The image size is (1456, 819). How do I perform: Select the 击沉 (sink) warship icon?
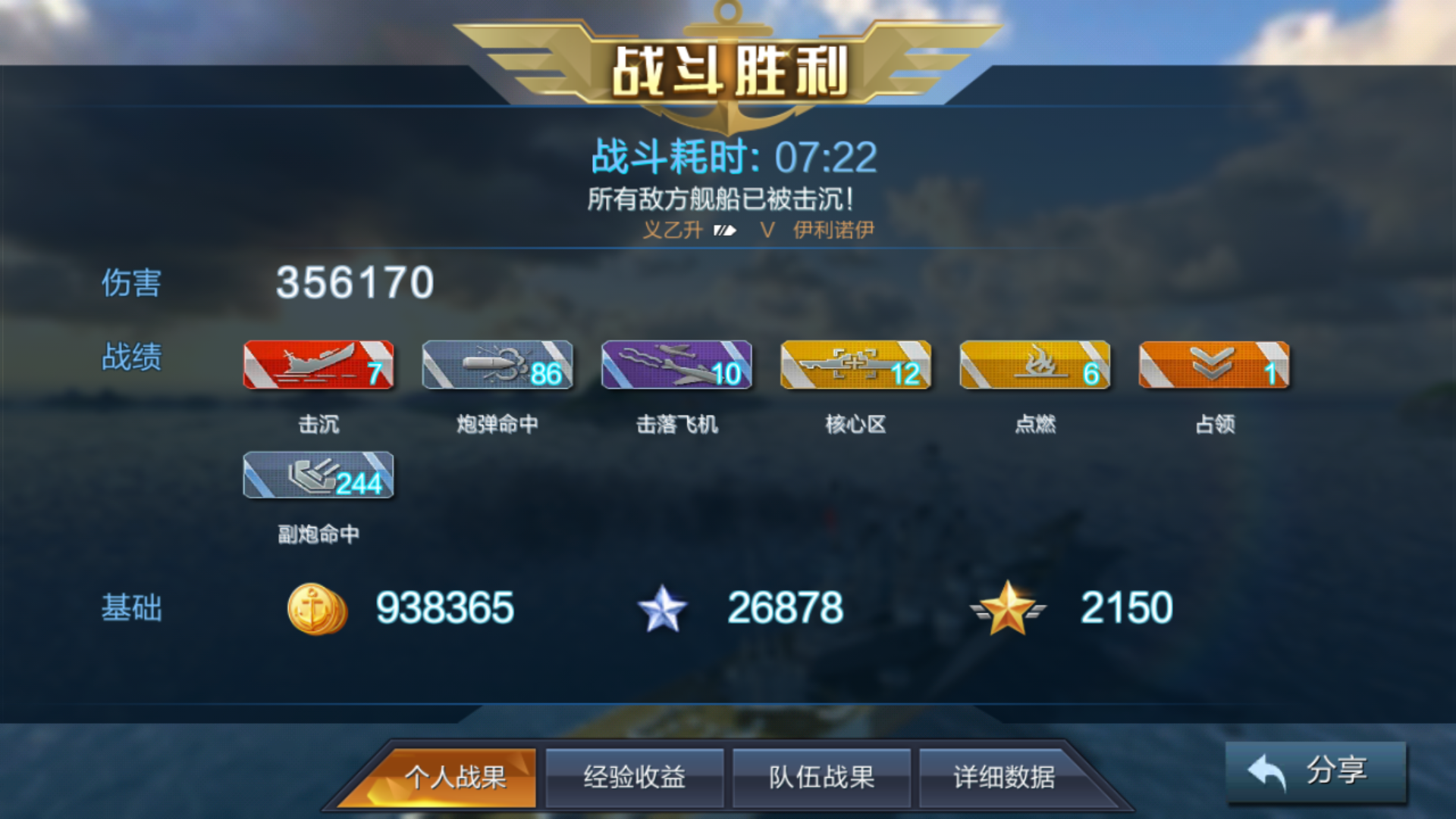click(318, 366)
